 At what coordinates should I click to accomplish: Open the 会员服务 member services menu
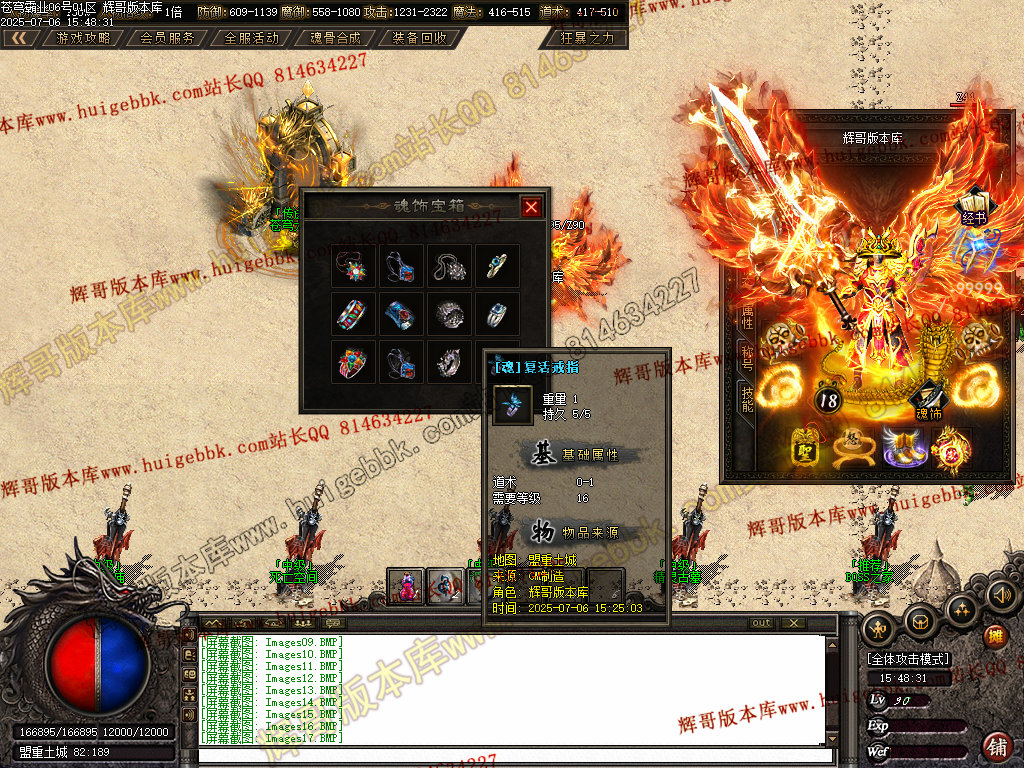(x=167, y=38)
